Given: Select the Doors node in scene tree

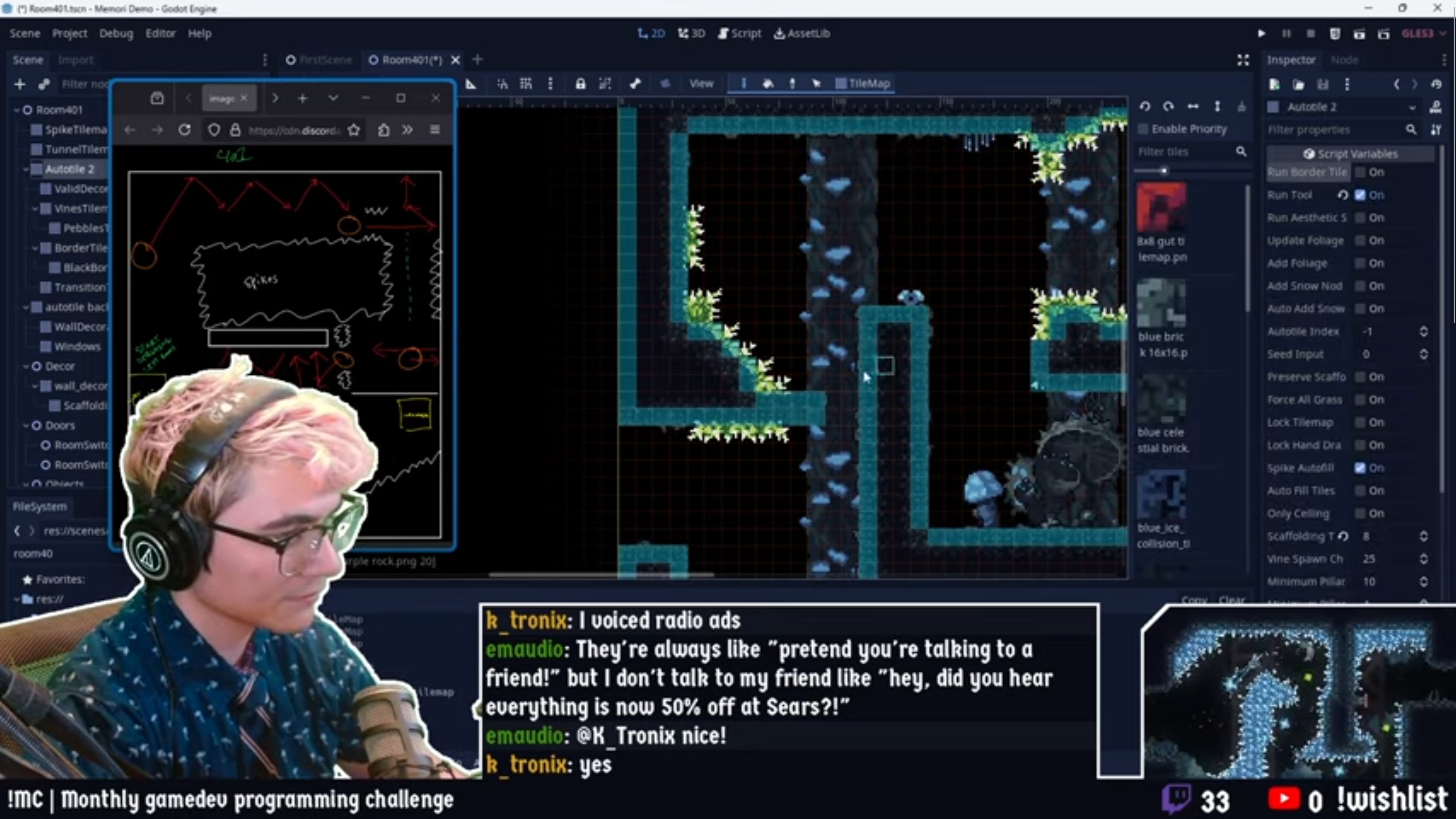Looking at the screenshot, I should 60,425.
